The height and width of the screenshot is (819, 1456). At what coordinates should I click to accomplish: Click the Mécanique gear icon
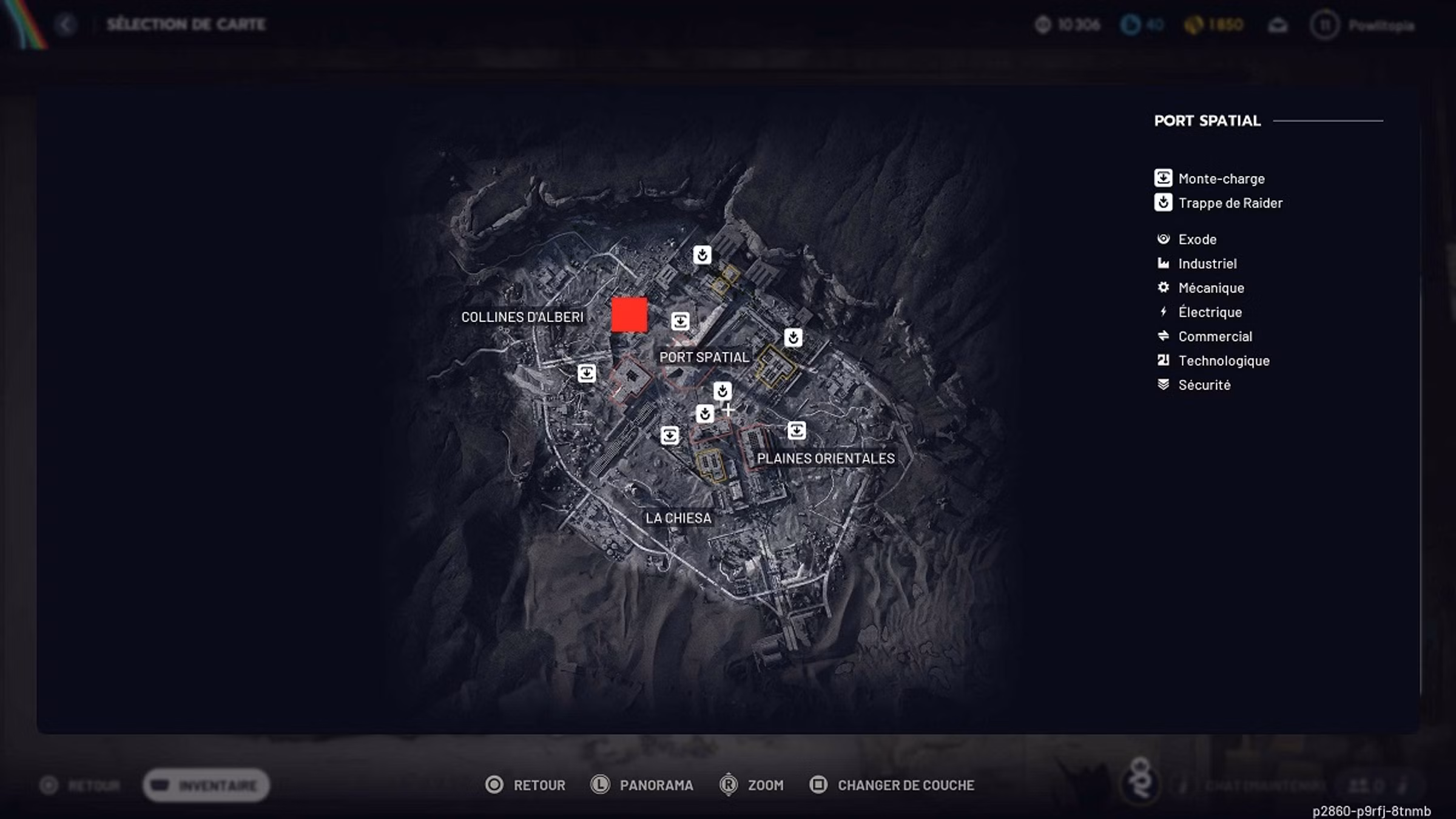tap(1163, 288)
